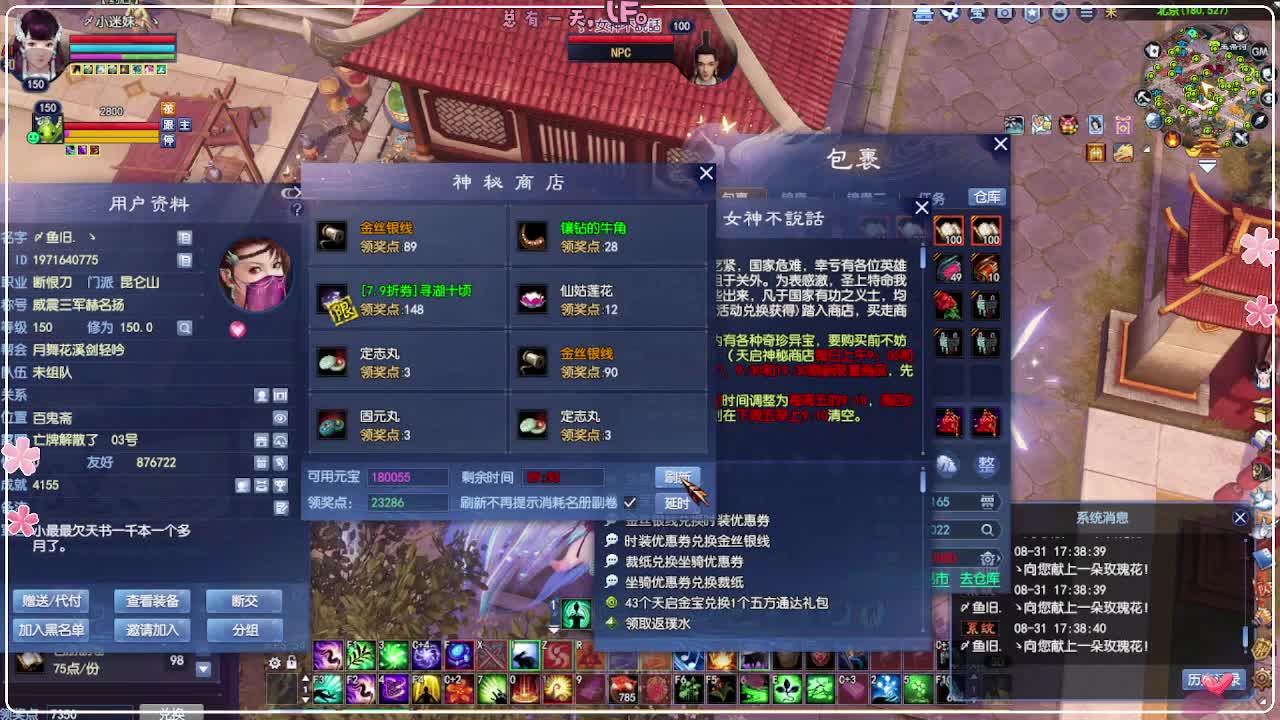This screenshot has height=720, width=1280.
Task: Click the double-arrow collapse control beside the shop window
Action: pos(291,193)
